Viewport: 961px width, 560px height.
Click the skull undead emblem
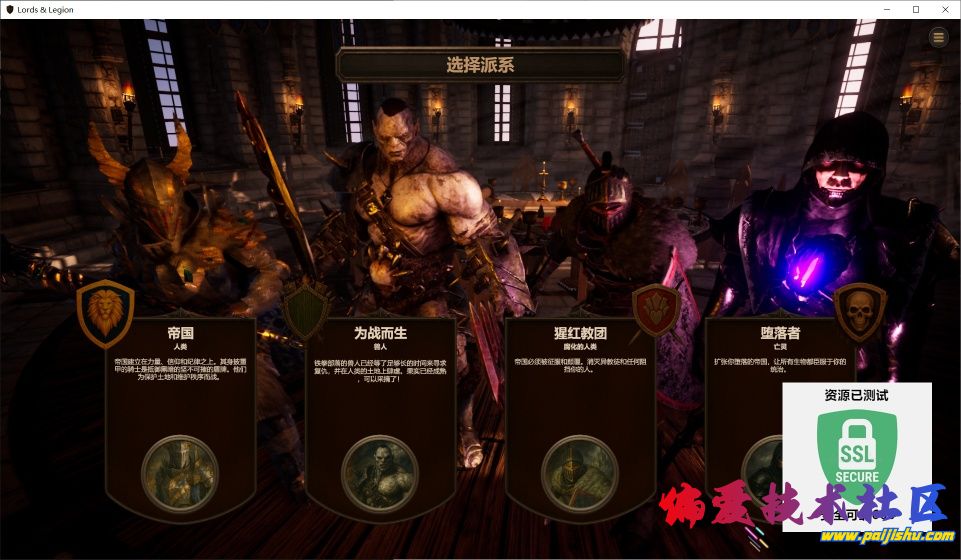[859, 308]
